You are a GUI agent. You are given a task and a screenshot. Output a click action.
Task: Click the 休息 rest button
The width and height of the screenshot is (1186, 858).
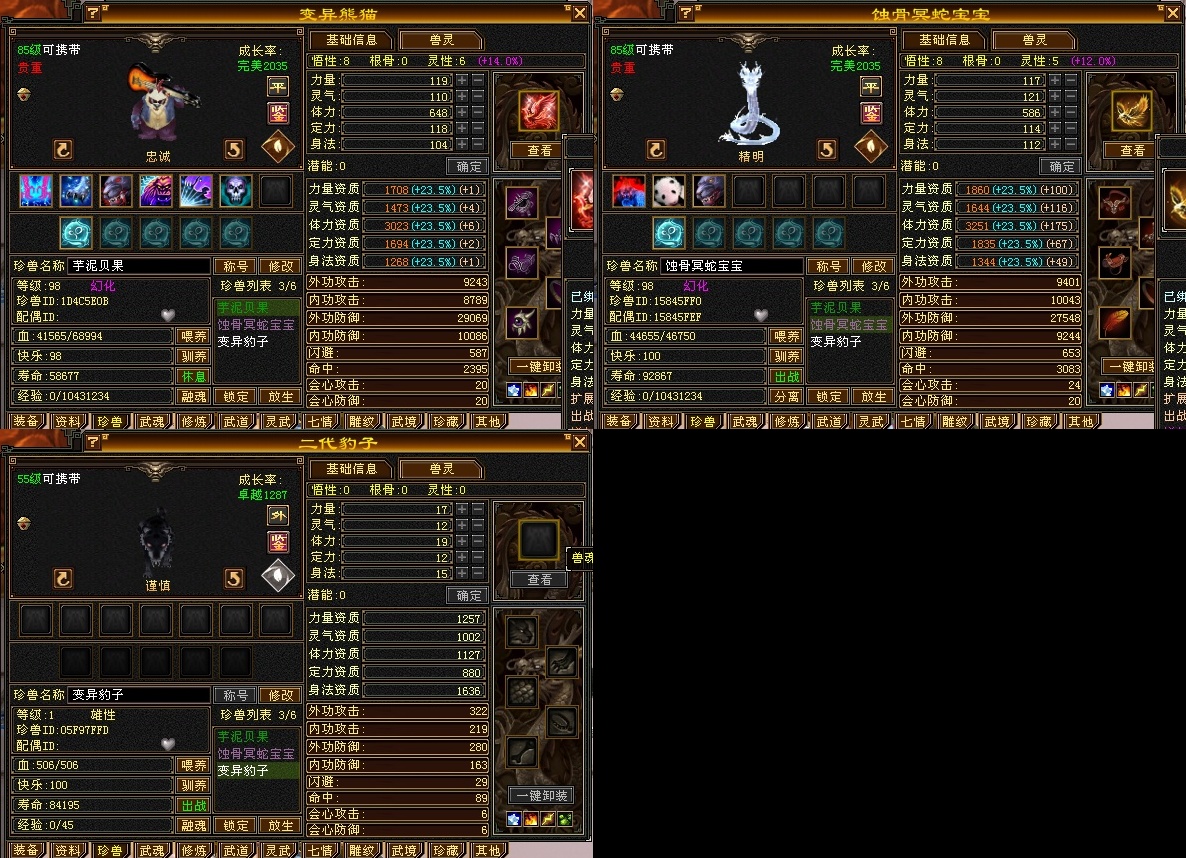click(193, 376)
